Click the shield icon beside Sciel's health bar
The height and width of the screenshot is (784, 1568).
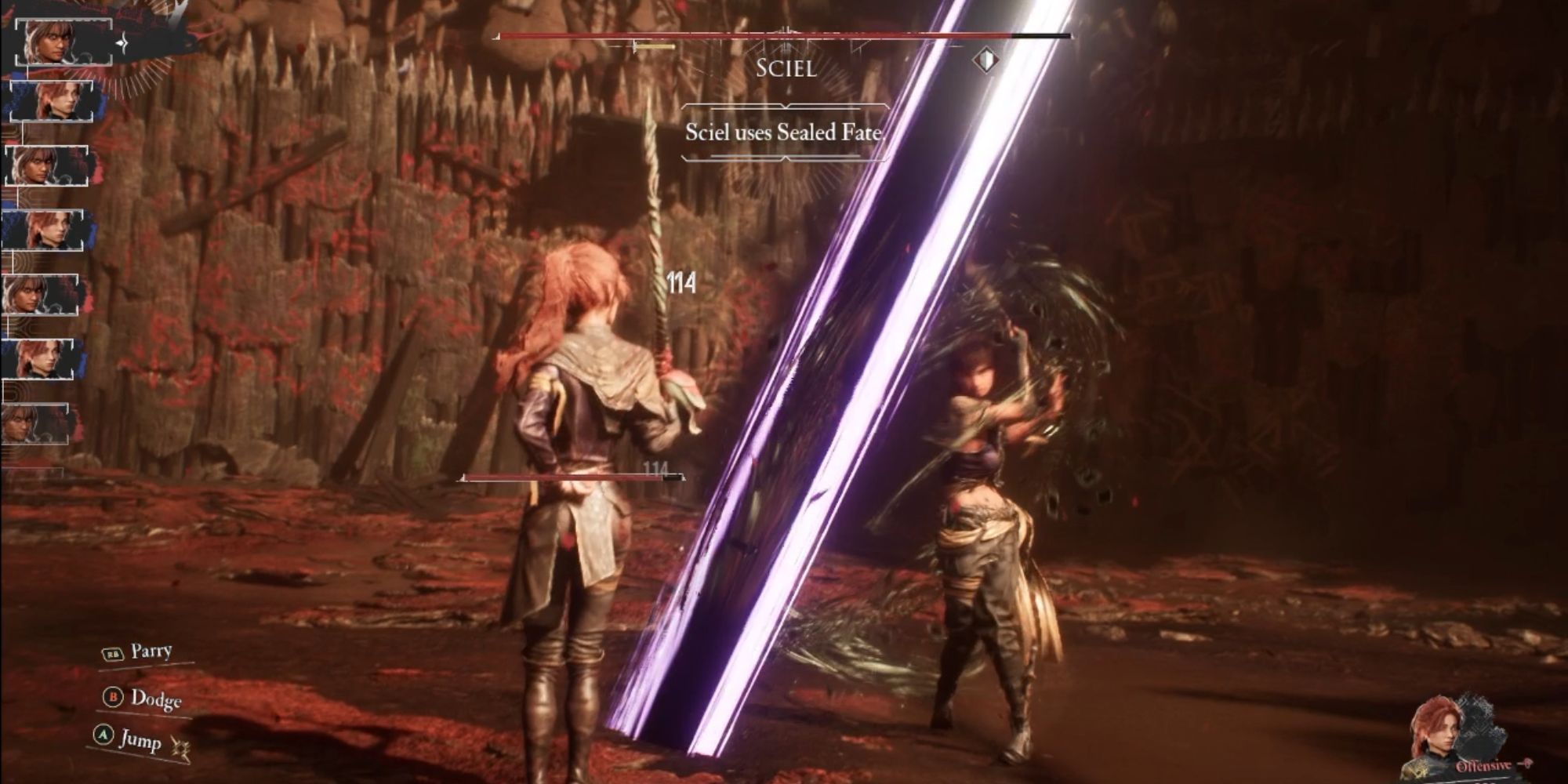pyautogui.click(x=985, y=60)
